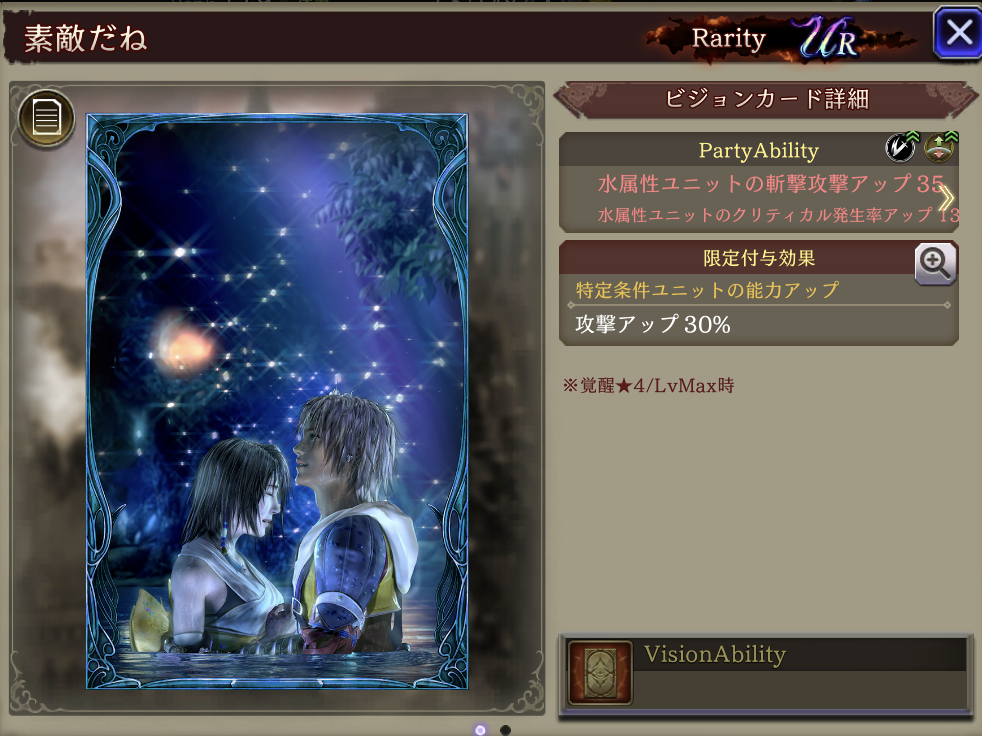The width and height of the screenshot is (982, 736).
Task: Close the vision card detail window
Action: coord(958,33)
